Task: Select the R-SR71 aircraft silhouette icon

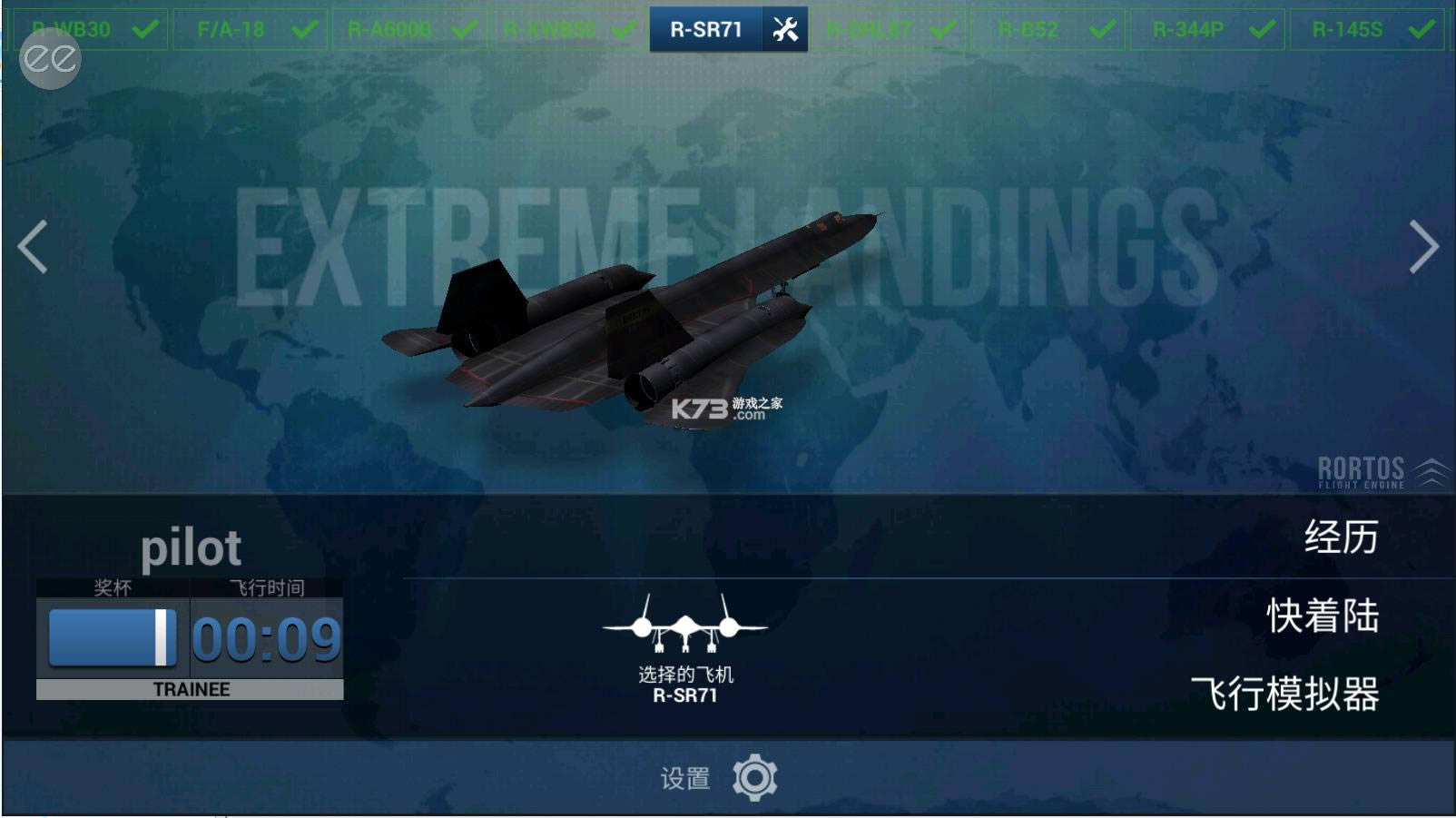Action: [684, 626]
